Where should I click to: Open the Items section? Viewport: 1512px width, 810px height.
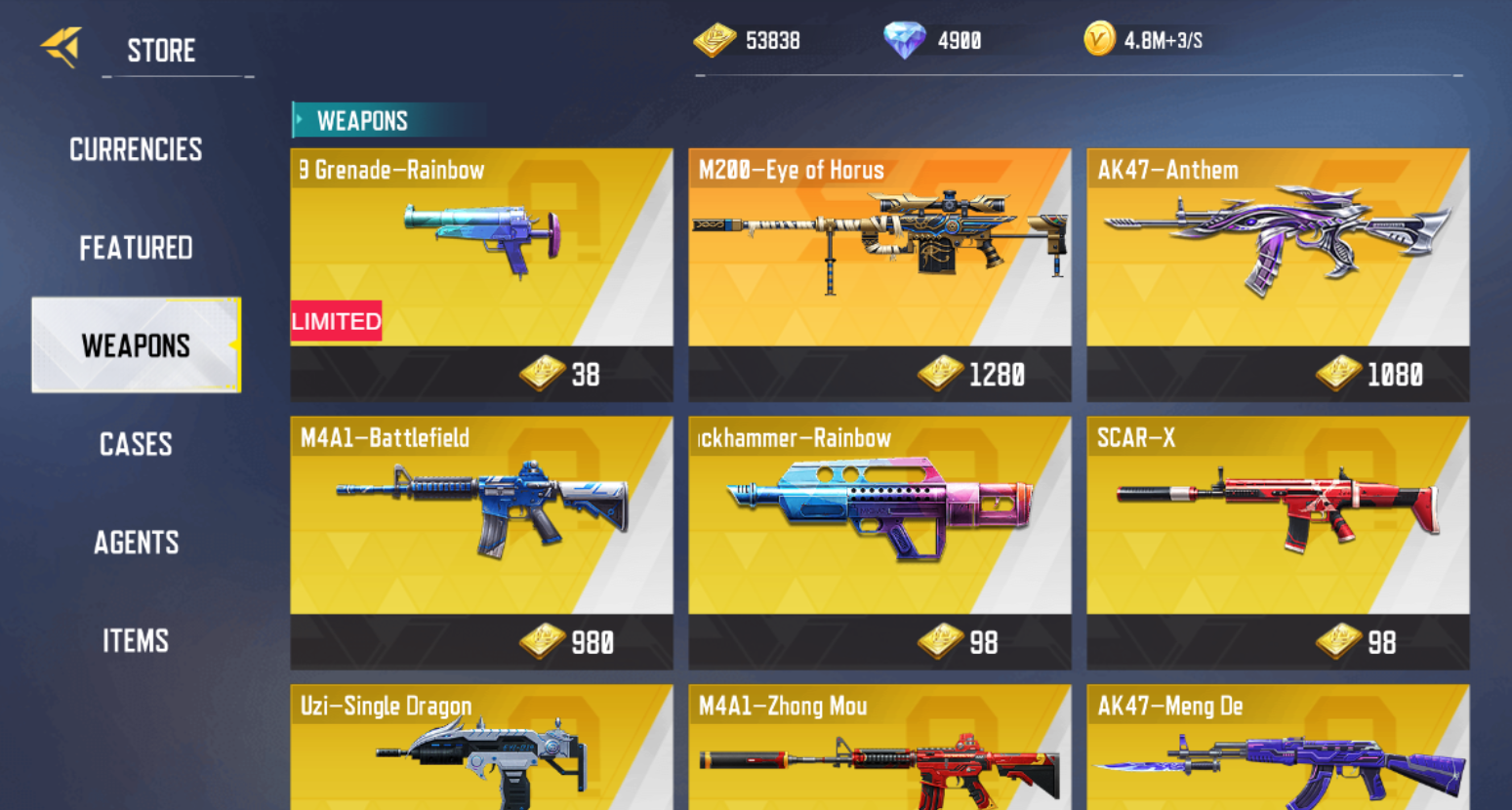136,641
